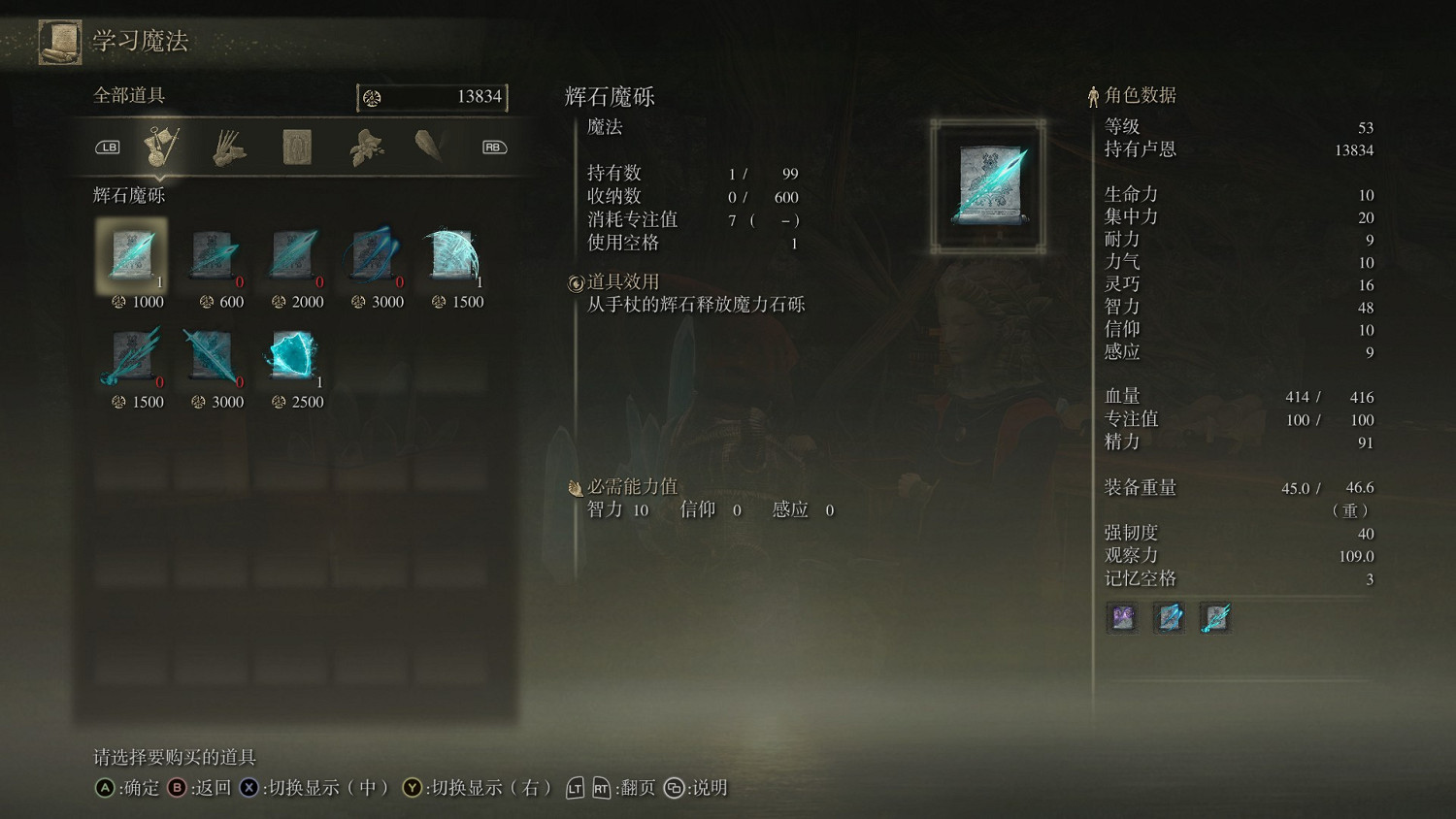Screen dimensions: 1456x819
Task: Click LB to switch category left
Action: pyautogui.click(x=107, y=146)
